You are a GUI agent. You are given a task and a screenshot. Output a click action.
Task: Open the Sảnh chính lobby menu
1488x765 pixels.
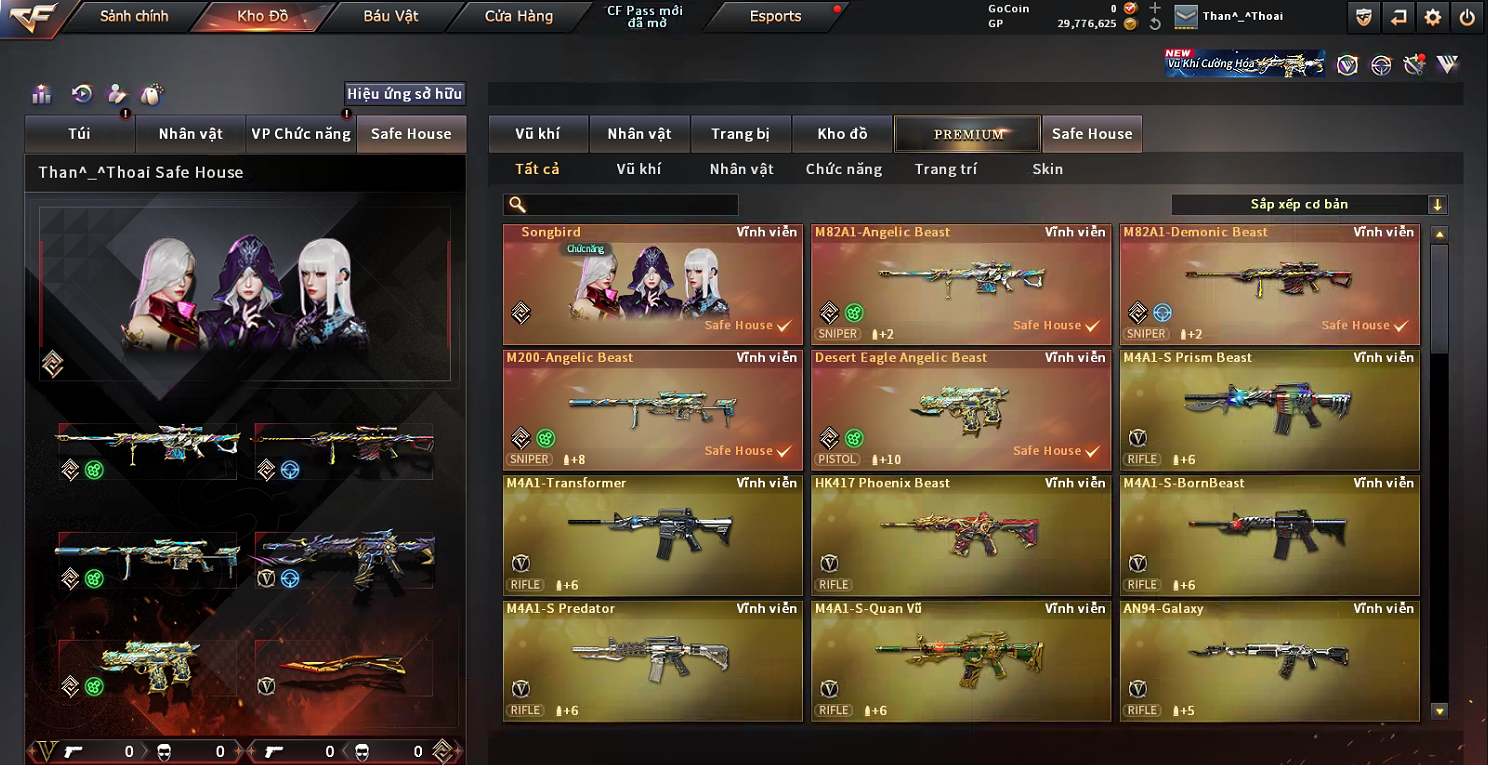tap(134, 16)
